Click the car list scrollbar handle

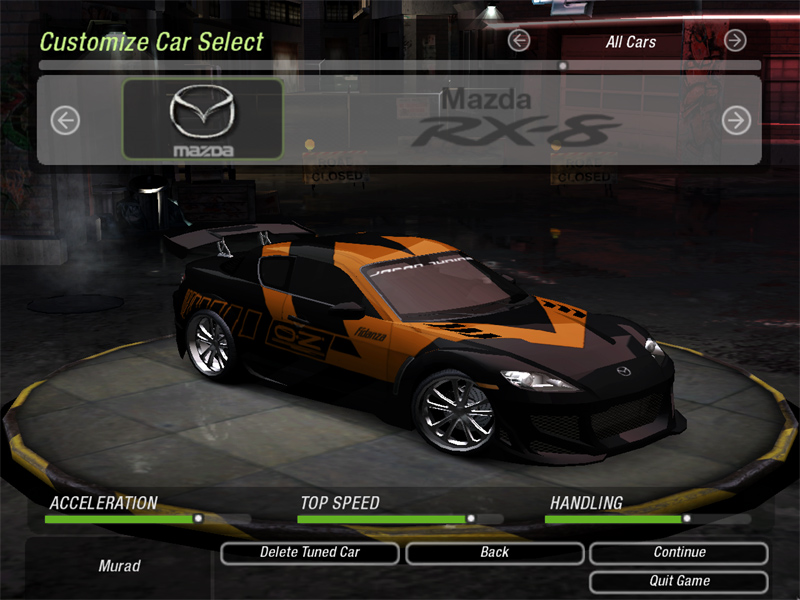(x=563, y=66)
